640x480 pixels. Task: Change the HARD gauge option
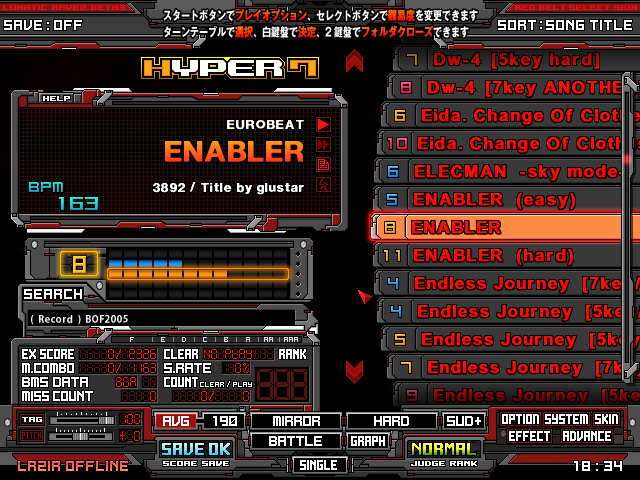(x=391, y=421)
